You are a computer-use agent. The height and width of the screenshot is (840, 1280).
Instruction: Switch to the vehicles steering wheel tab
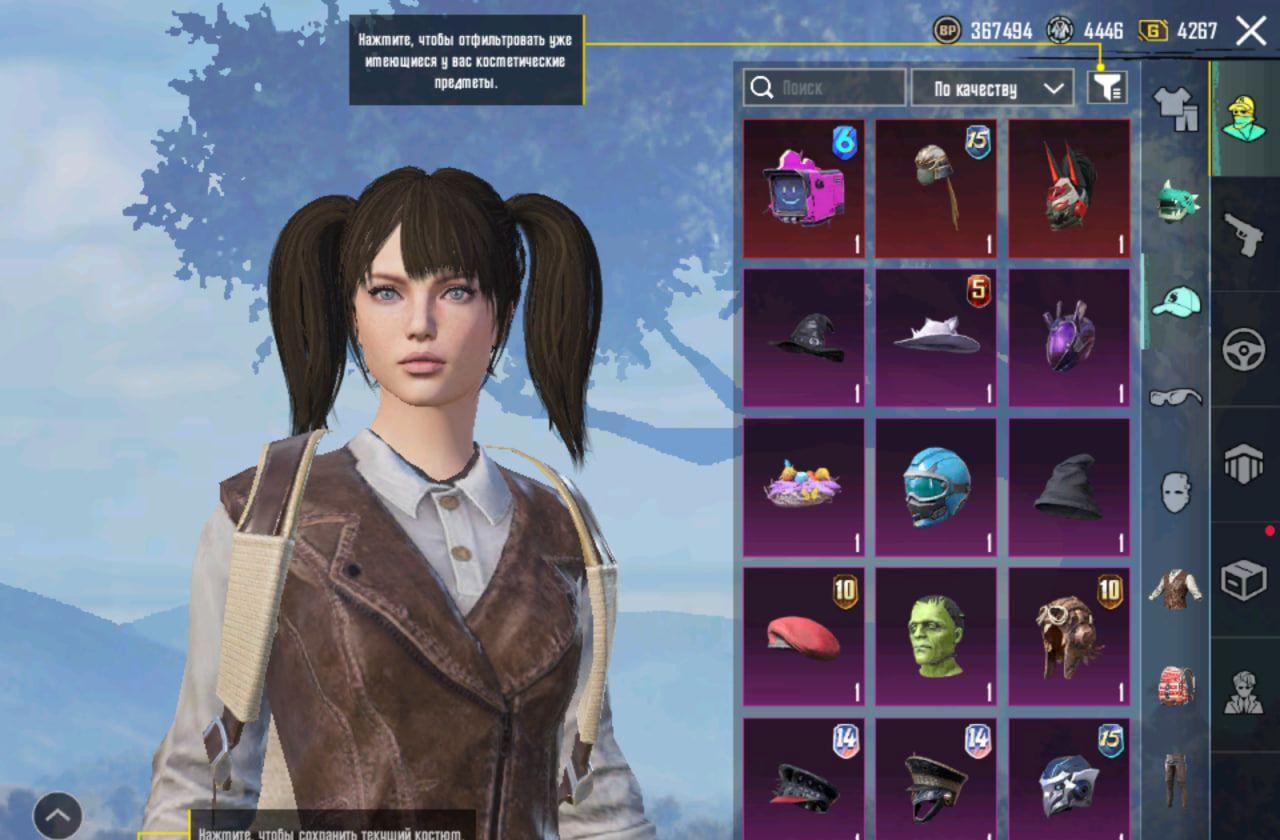[x=1244, y=349]
